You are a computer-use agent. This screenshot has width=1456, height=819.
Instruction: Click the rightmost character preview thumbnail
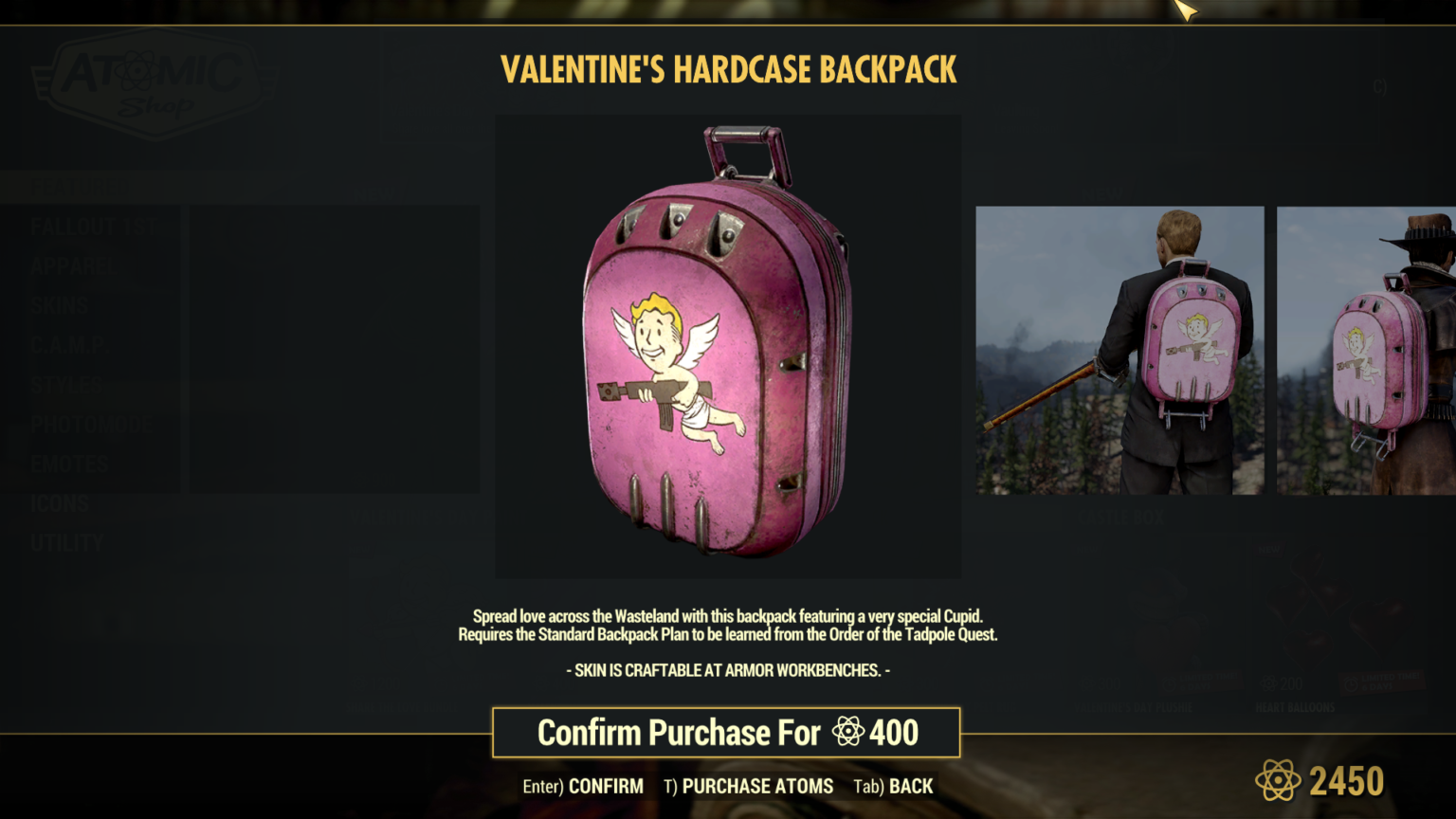(1365, 349)
